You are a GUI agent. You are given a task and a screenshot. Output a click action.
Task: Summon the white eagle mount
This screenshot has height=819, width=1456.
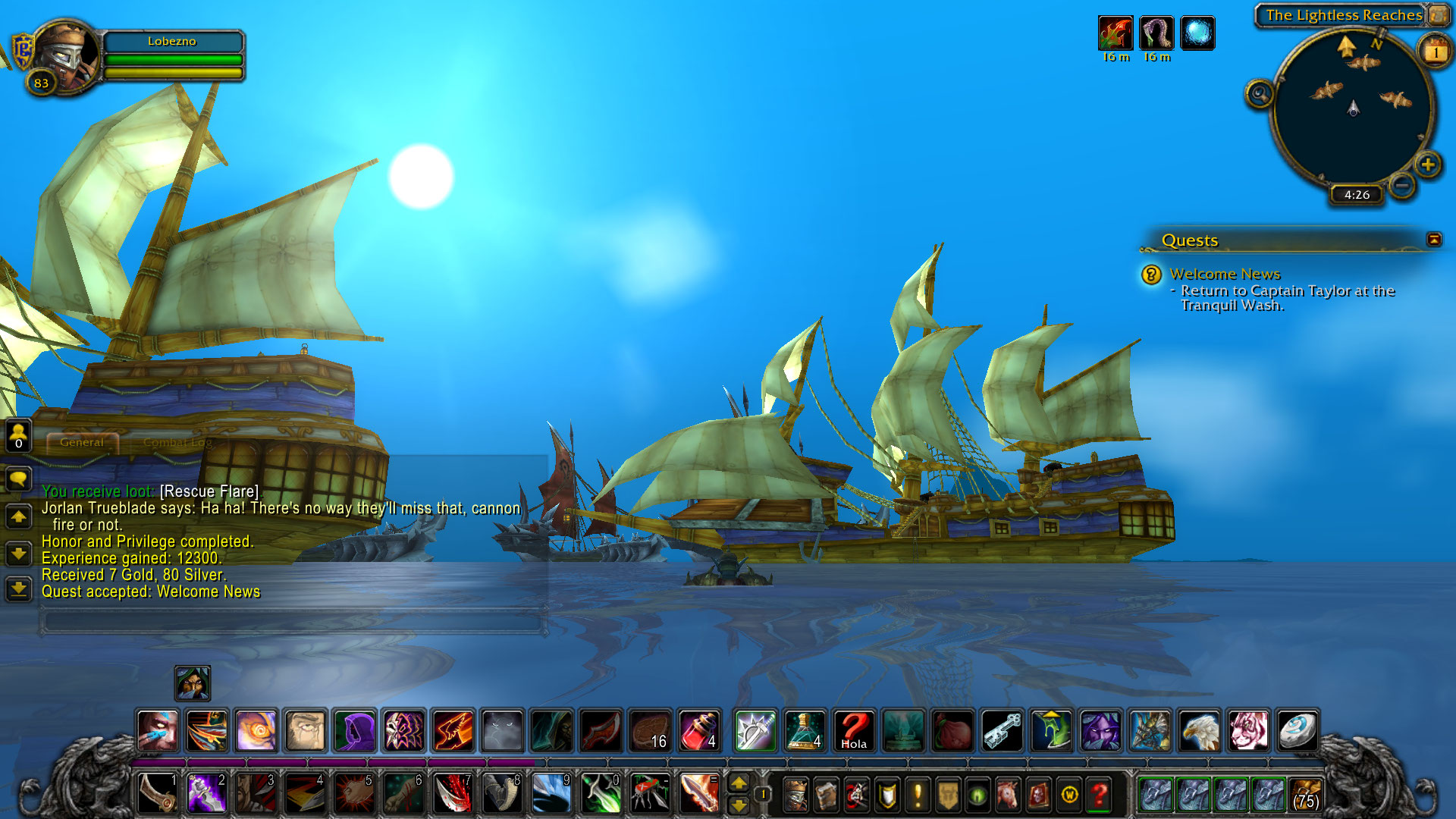(1199, 731)
